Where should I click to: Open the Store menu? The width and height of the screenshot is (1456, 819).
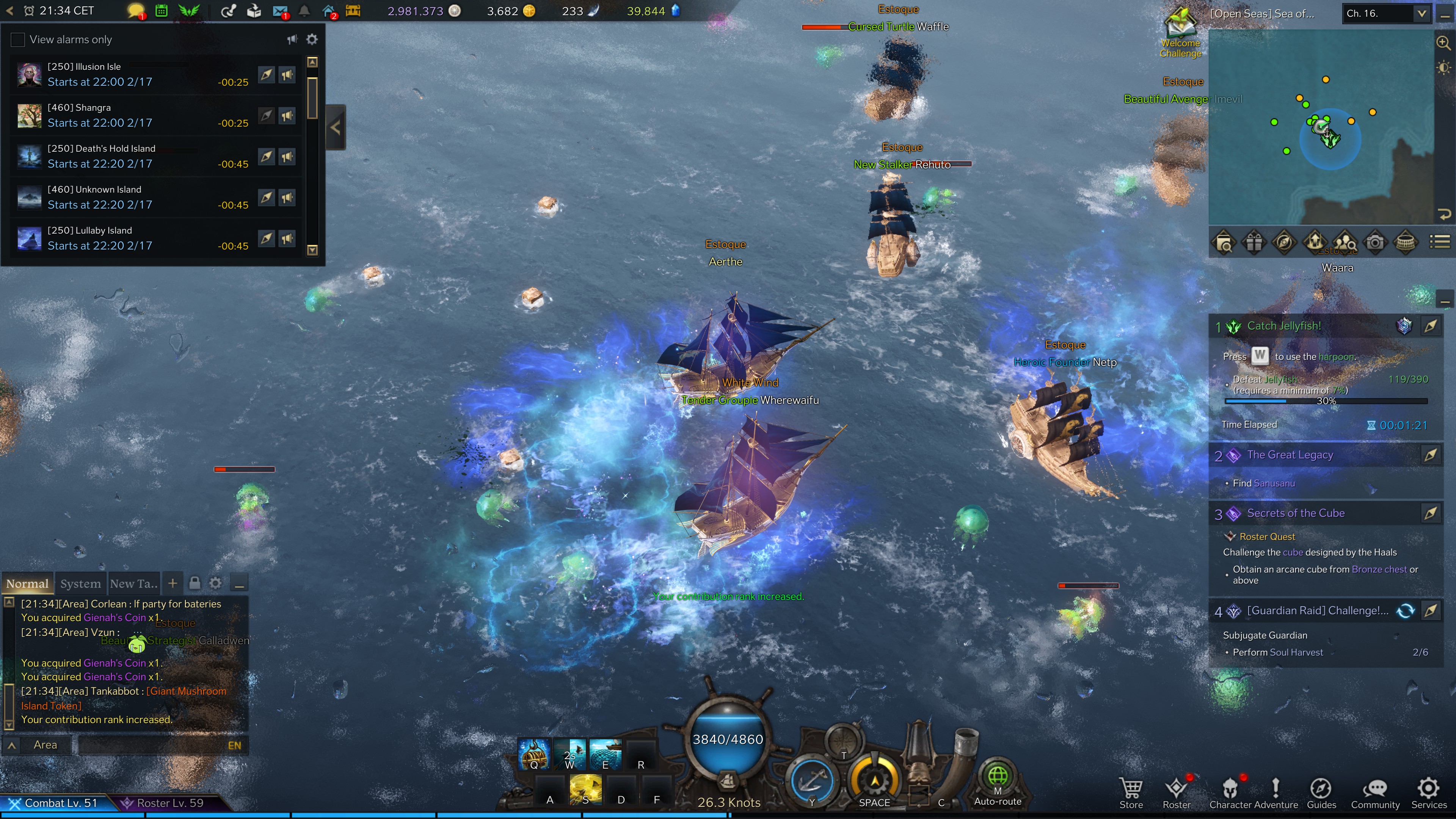click(1131, 792)
